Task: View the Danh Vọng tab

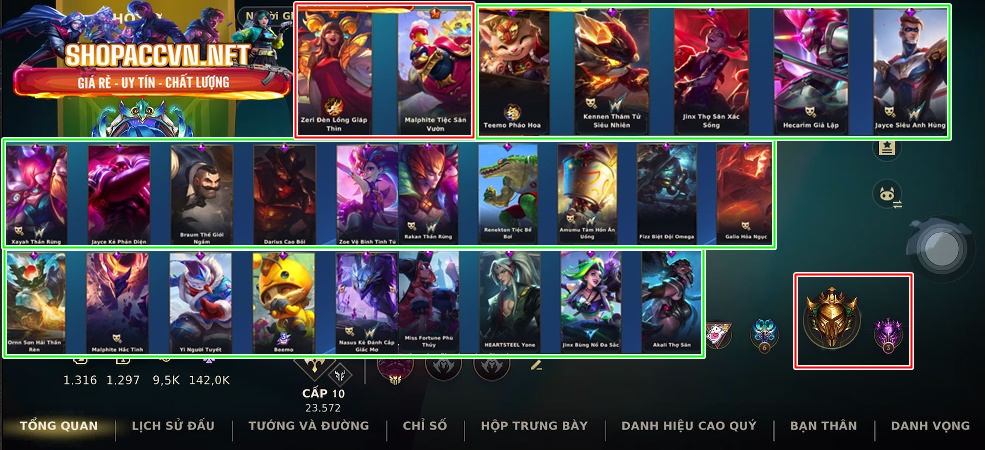Action: click(x=930, y=426)
